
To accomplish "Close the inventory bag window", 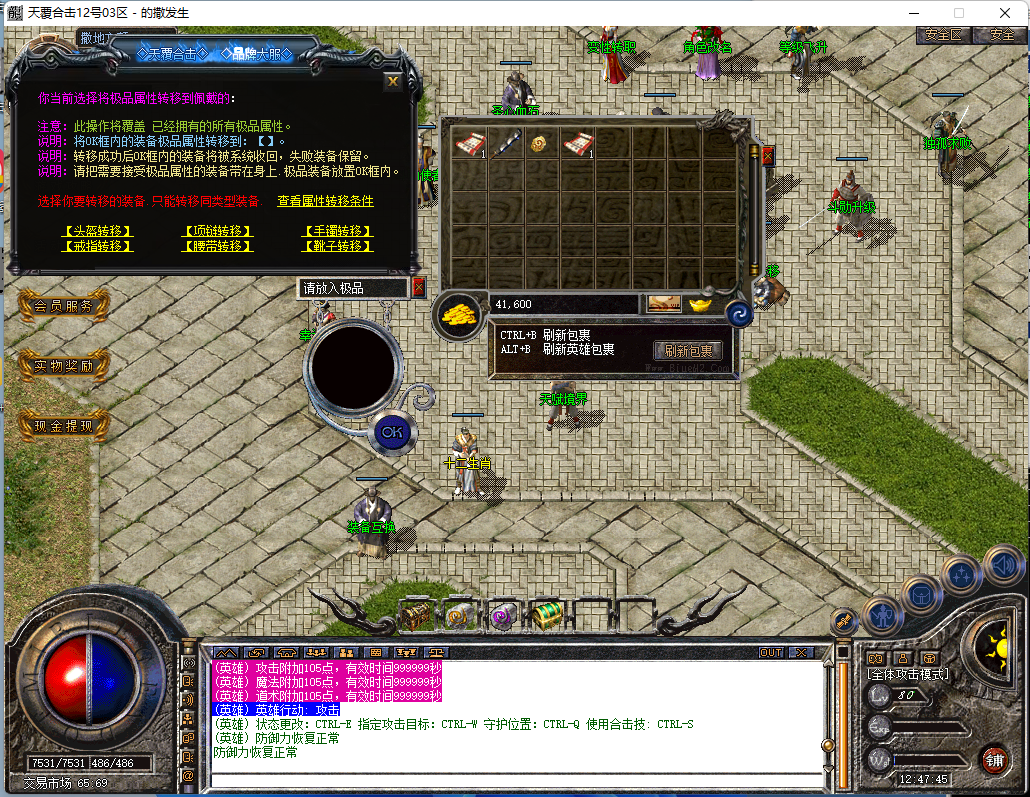I will pos(767,155).
